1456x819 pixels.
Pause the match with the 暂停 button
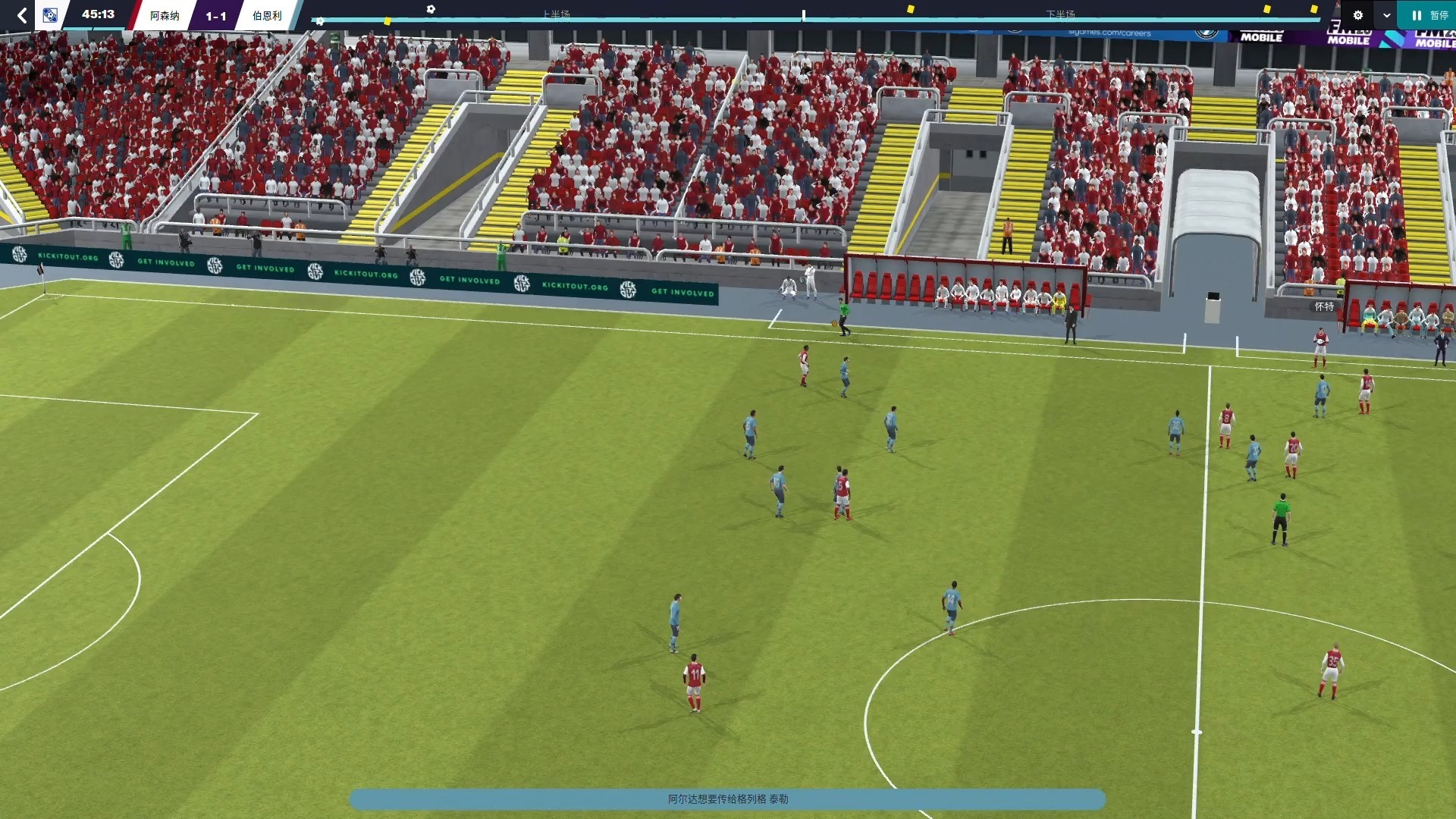pyautogui.click(x=1429, y=15)
